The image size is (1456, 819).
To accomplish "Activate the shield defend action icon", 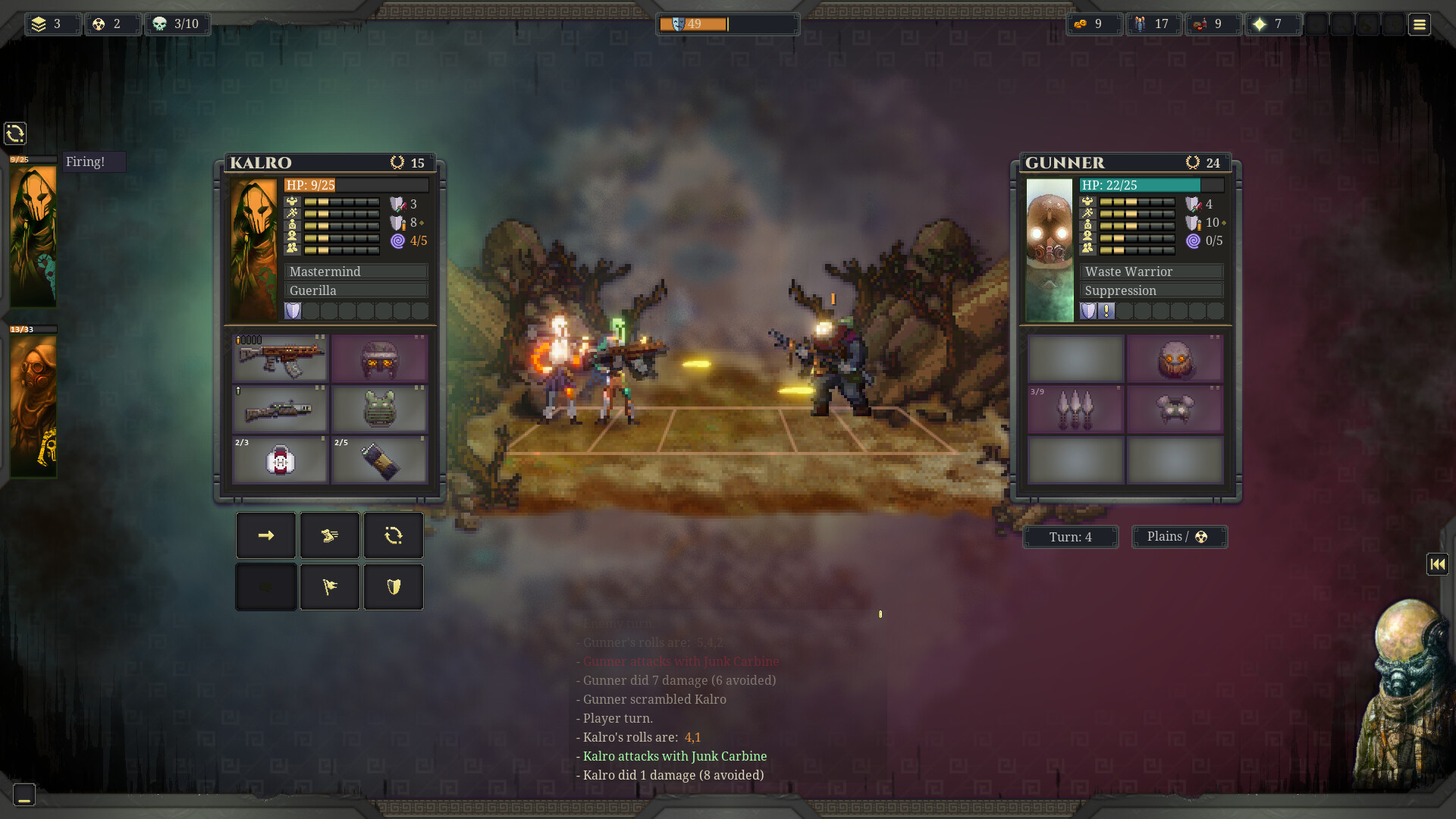I will [394, 587].
